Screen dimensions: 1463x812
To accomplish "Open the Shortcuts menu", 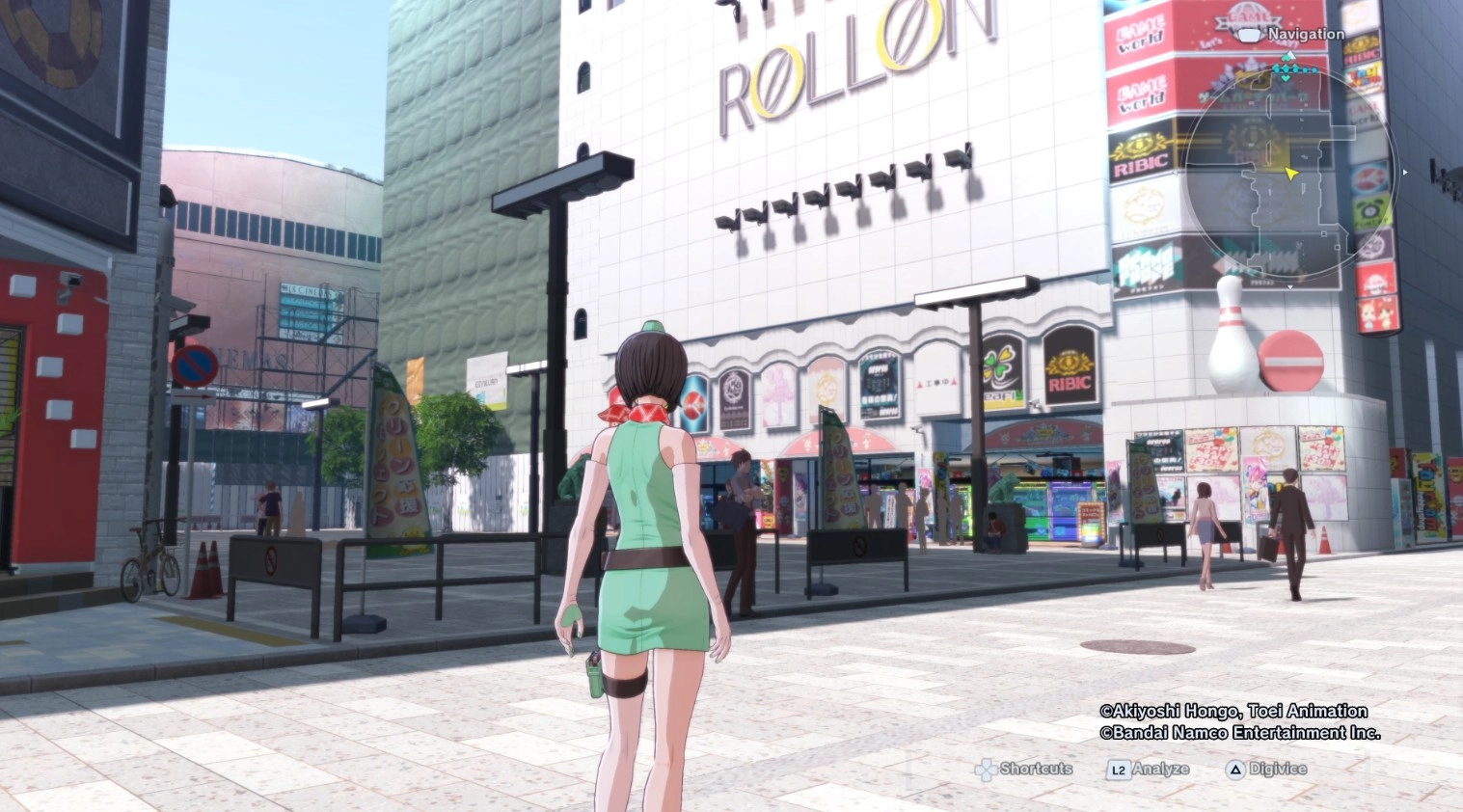I will (x=1024, y=769).
